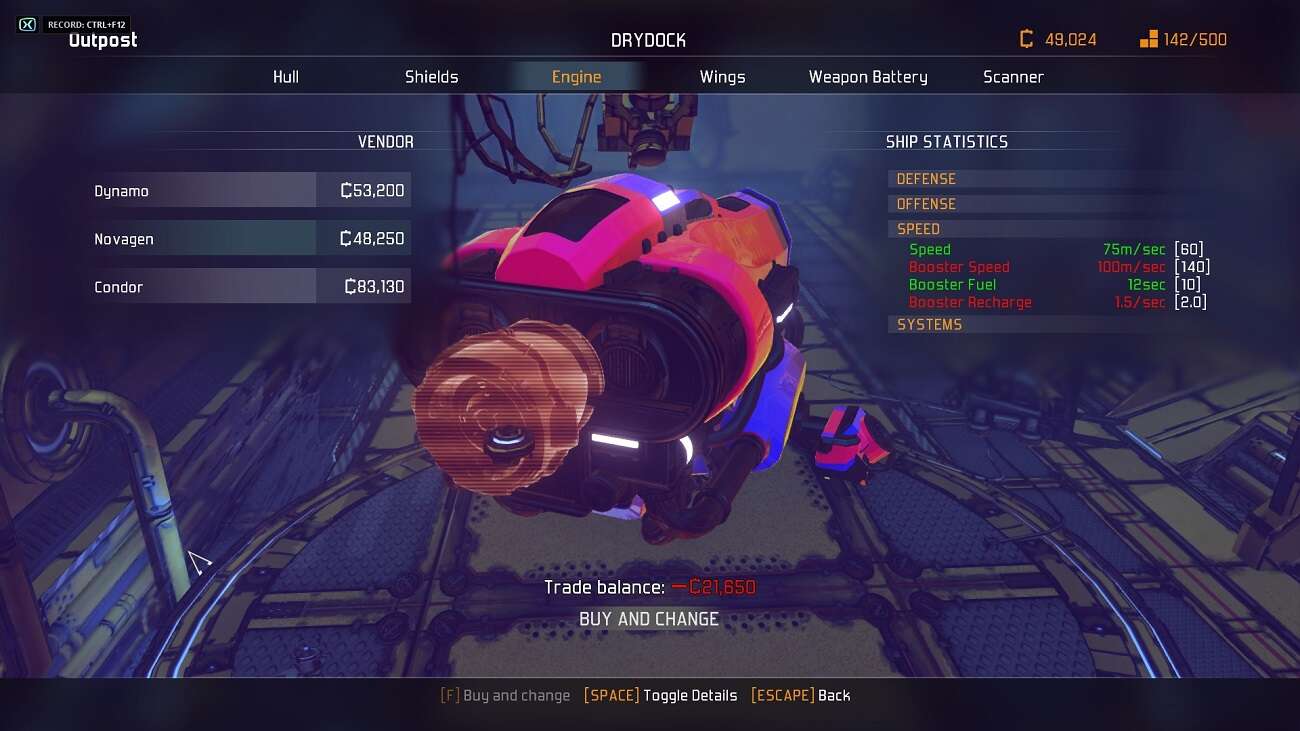Open the Scanner tab

[1013, 77]
